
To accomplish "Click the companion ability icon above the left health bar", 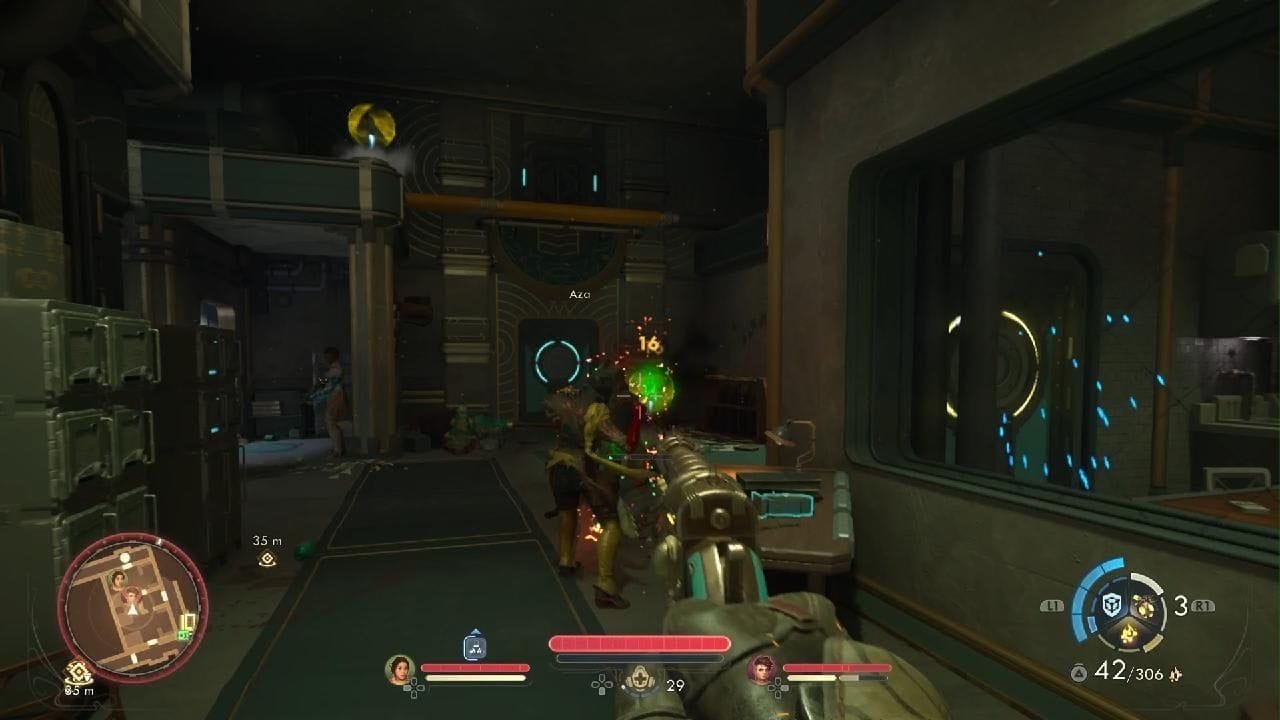I will 476,647.
